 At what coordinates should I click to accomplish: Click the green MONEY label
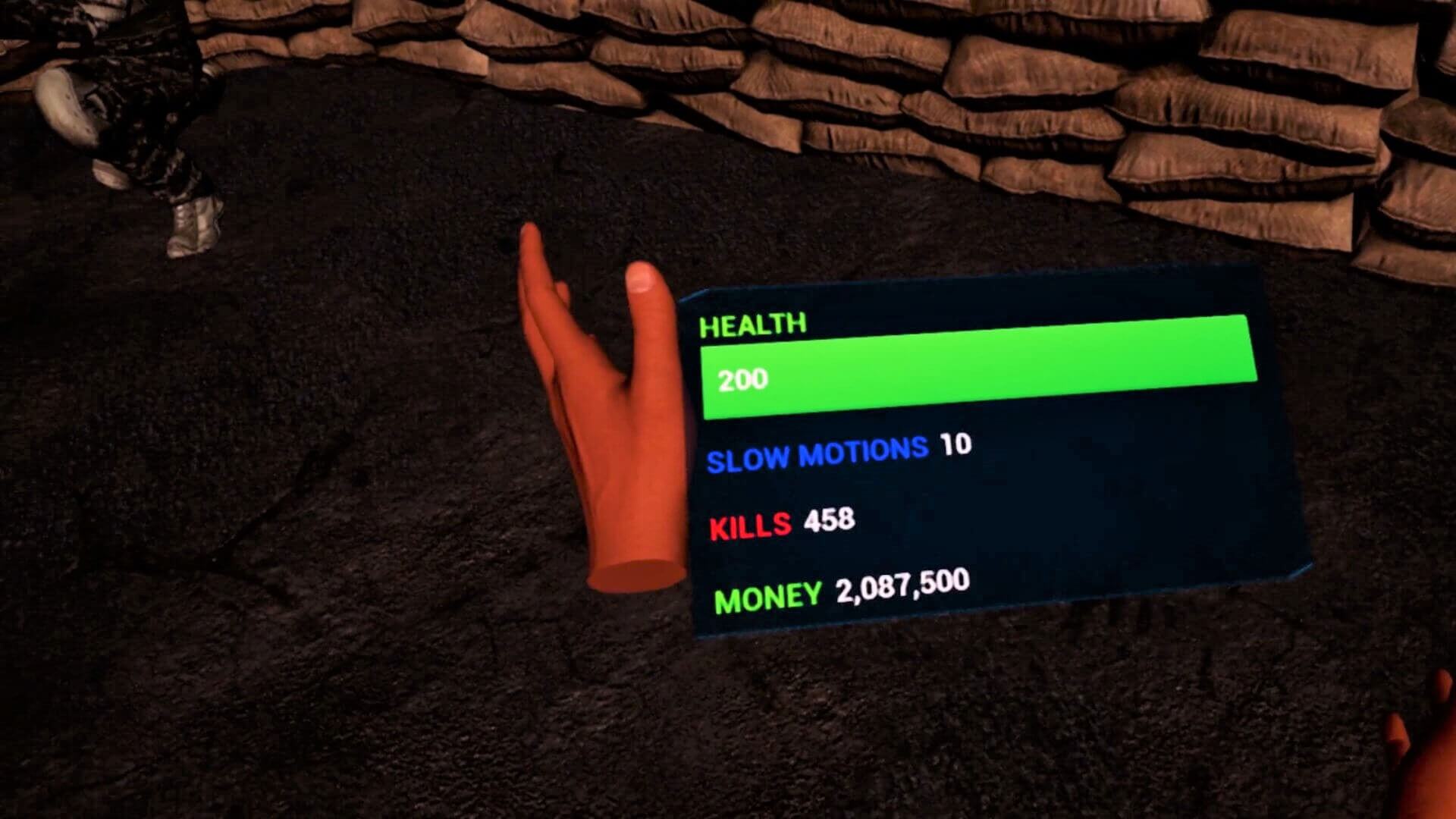(766, 598)
